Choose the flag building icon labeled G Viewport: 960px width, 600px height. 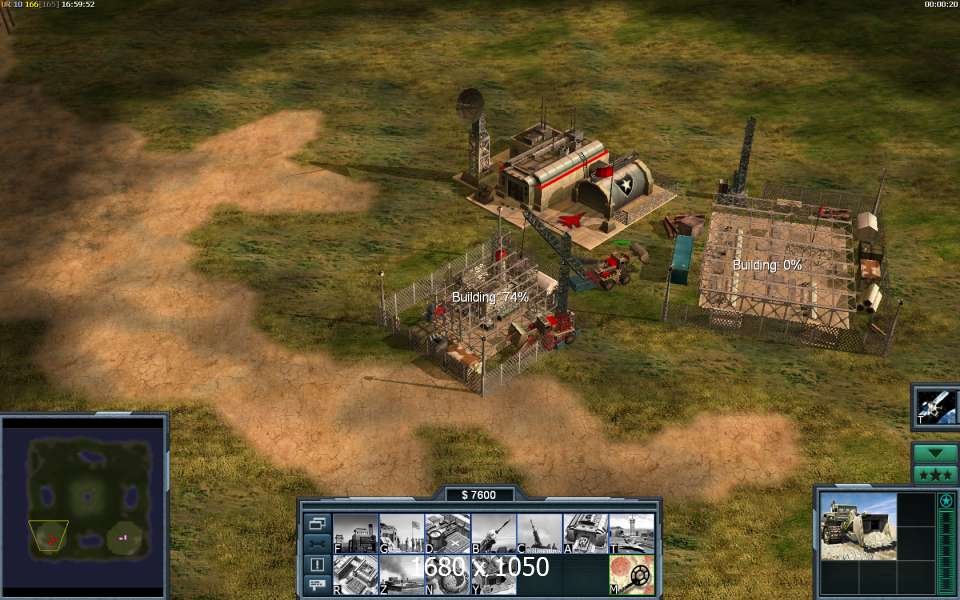(401, 533)
